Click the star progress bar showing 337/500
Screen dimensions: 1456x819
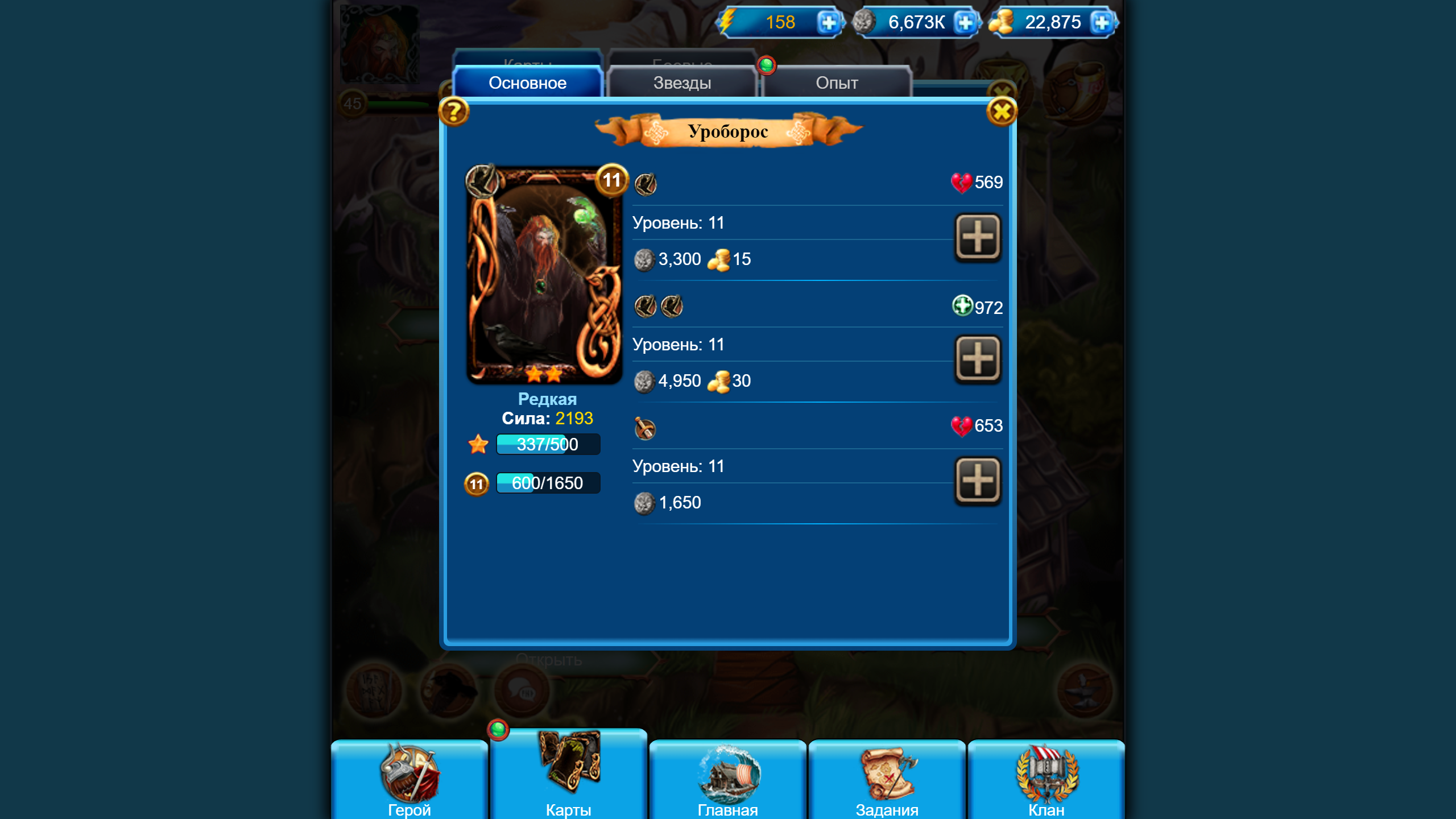tap(548, 444)
